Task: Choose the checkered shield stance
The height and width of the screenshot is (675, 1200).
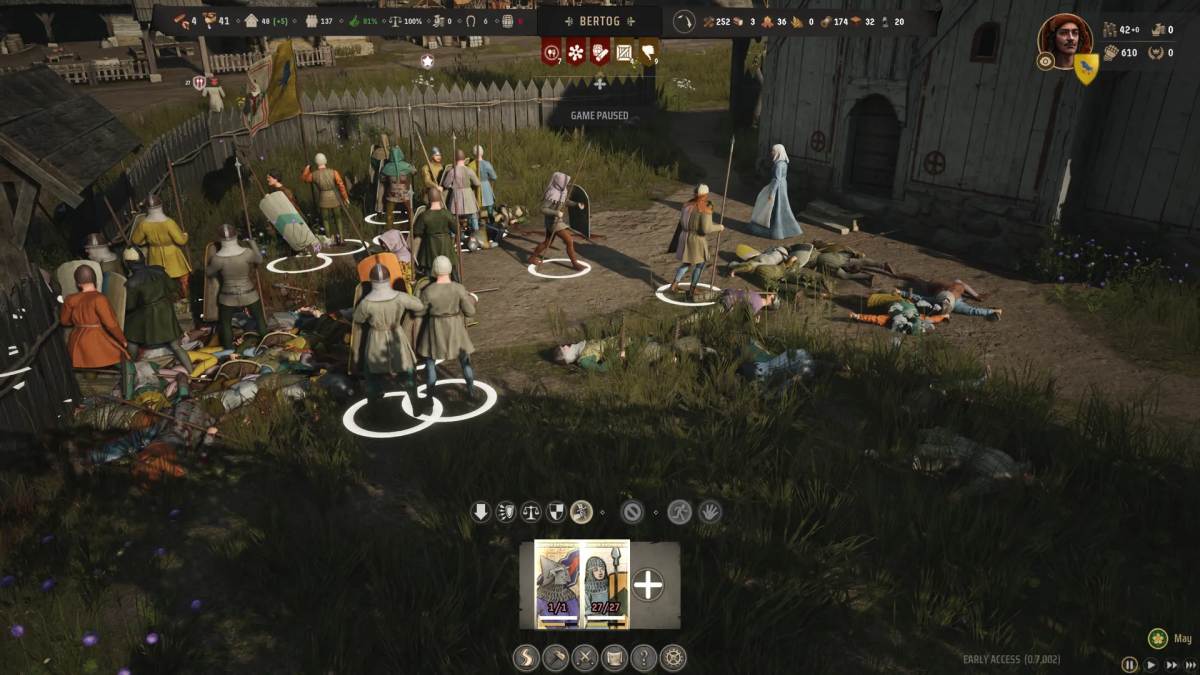Action: click(556, 512)
